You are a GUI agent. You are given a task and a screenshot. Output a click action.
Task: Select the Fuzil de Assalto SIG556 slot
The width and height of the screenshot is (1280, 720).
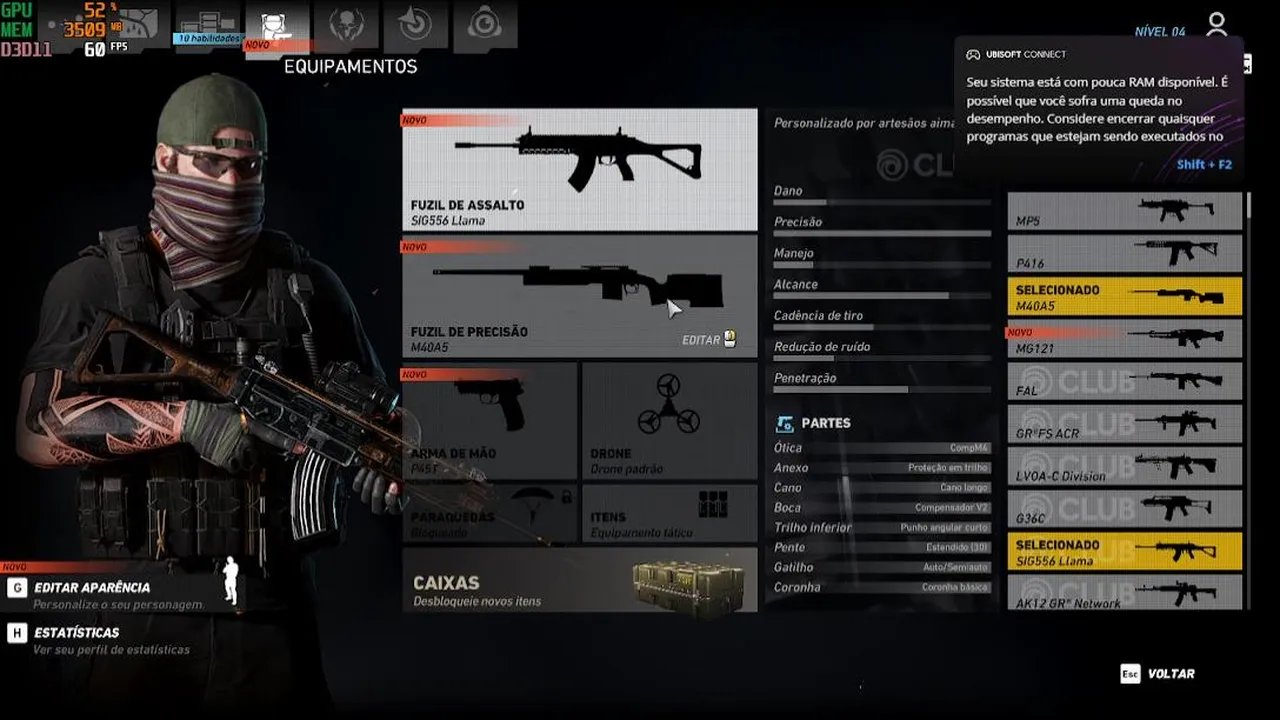tap(579, 170)
